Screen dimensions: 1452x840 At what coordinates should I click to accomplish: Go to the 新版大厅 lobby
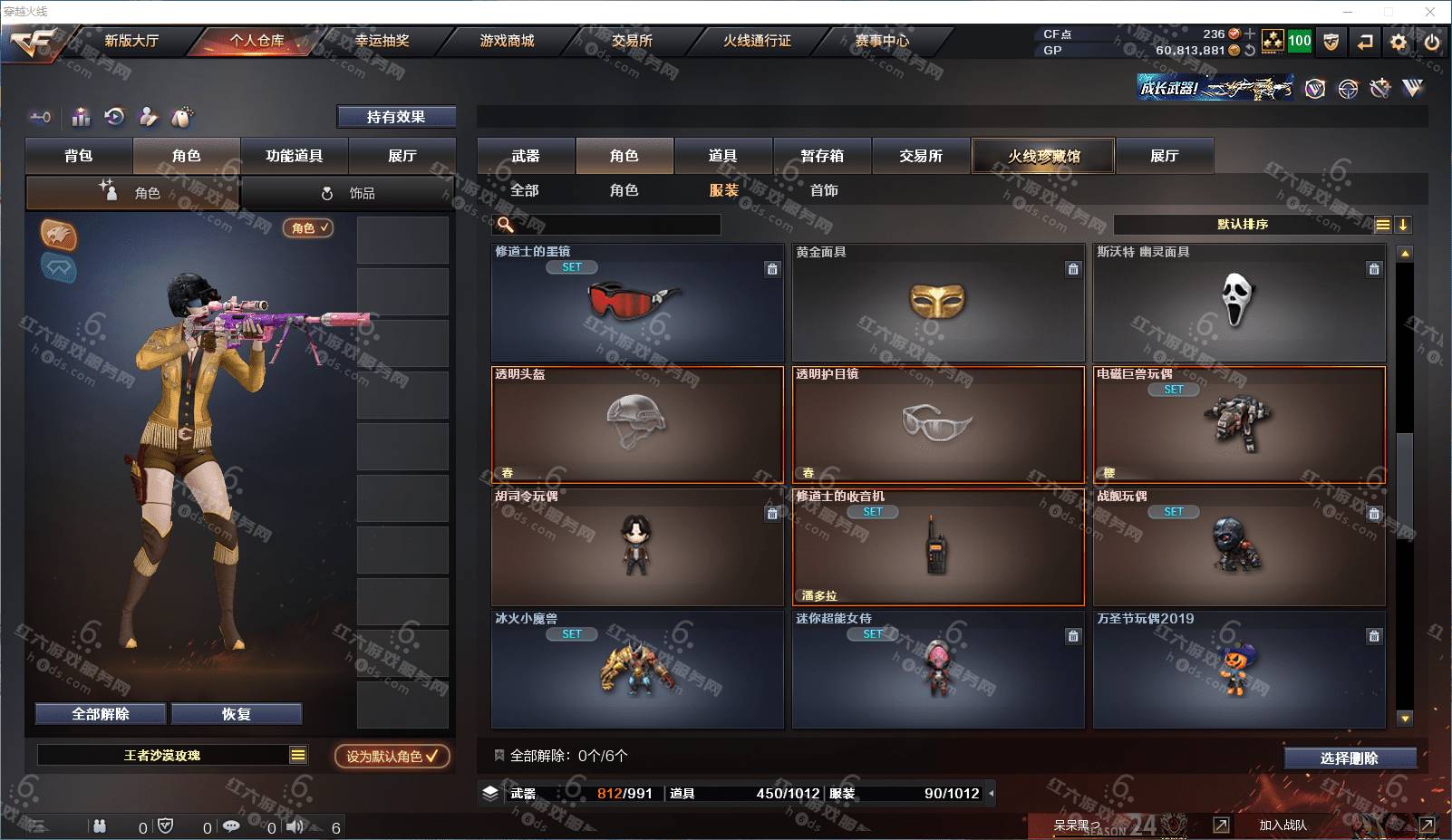point(131,41)
